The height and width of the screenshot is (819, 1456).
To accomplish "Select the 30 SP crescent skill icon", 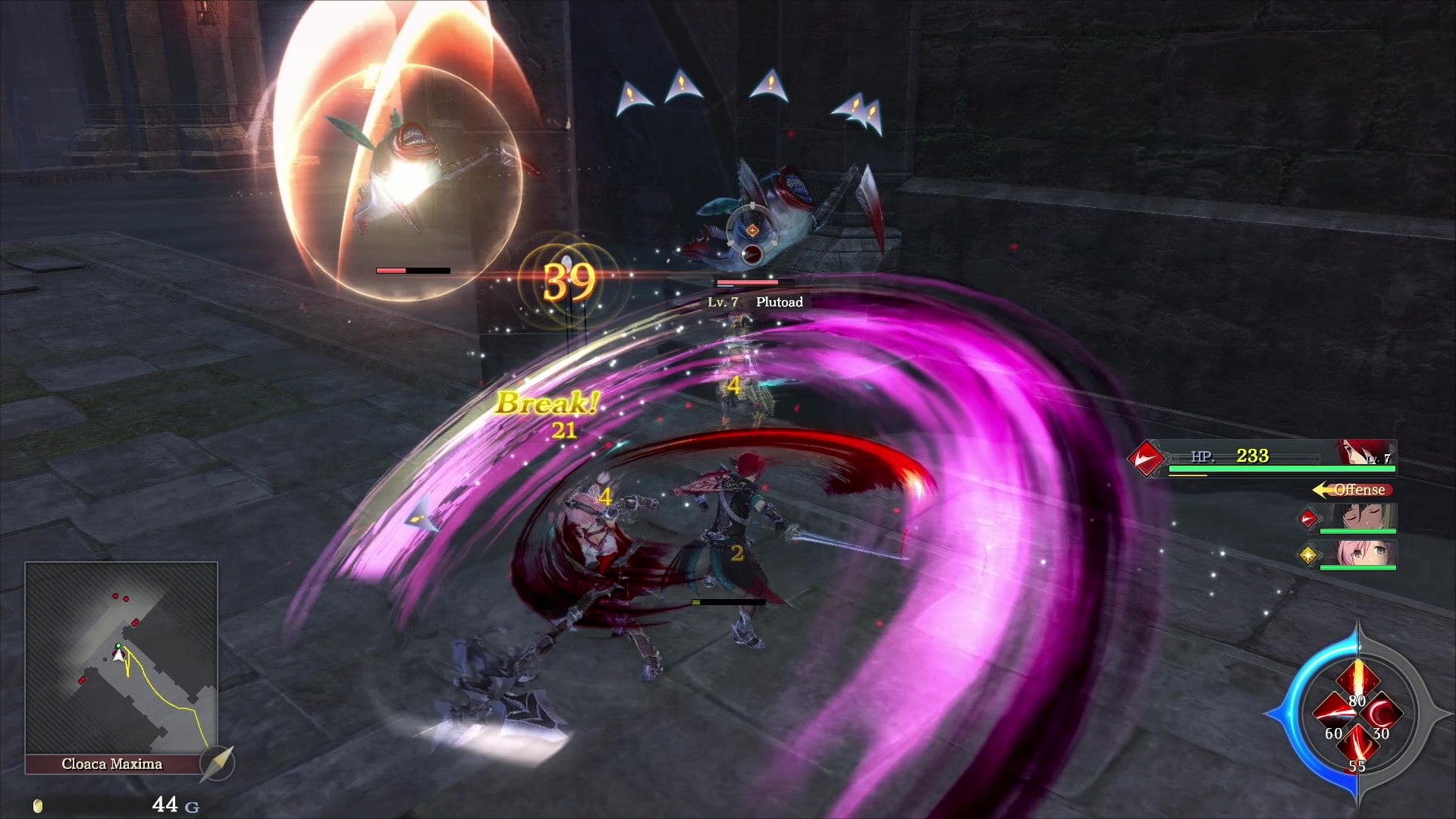I will [1382, 714].
